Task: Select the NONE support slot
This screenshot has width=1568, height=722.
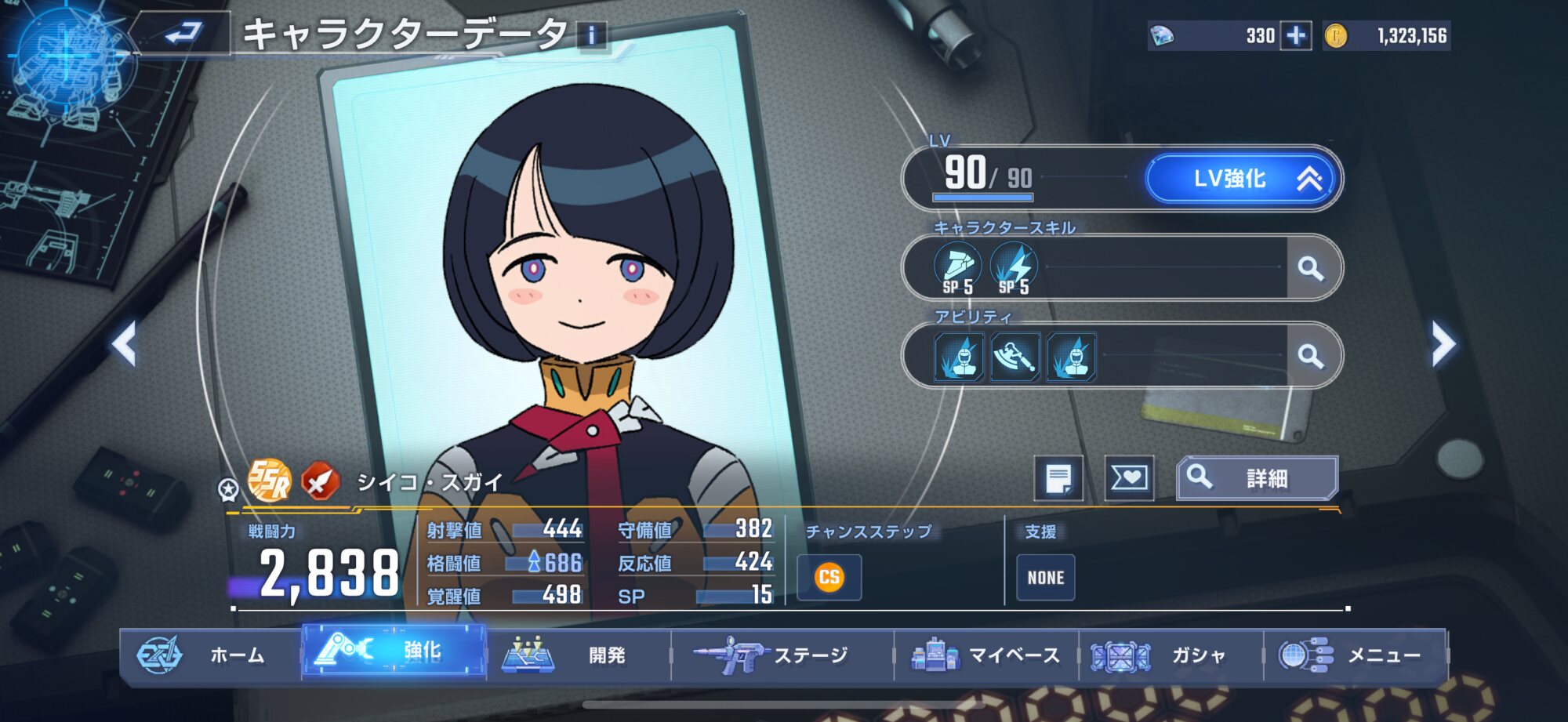Action: click(1046, 578)
